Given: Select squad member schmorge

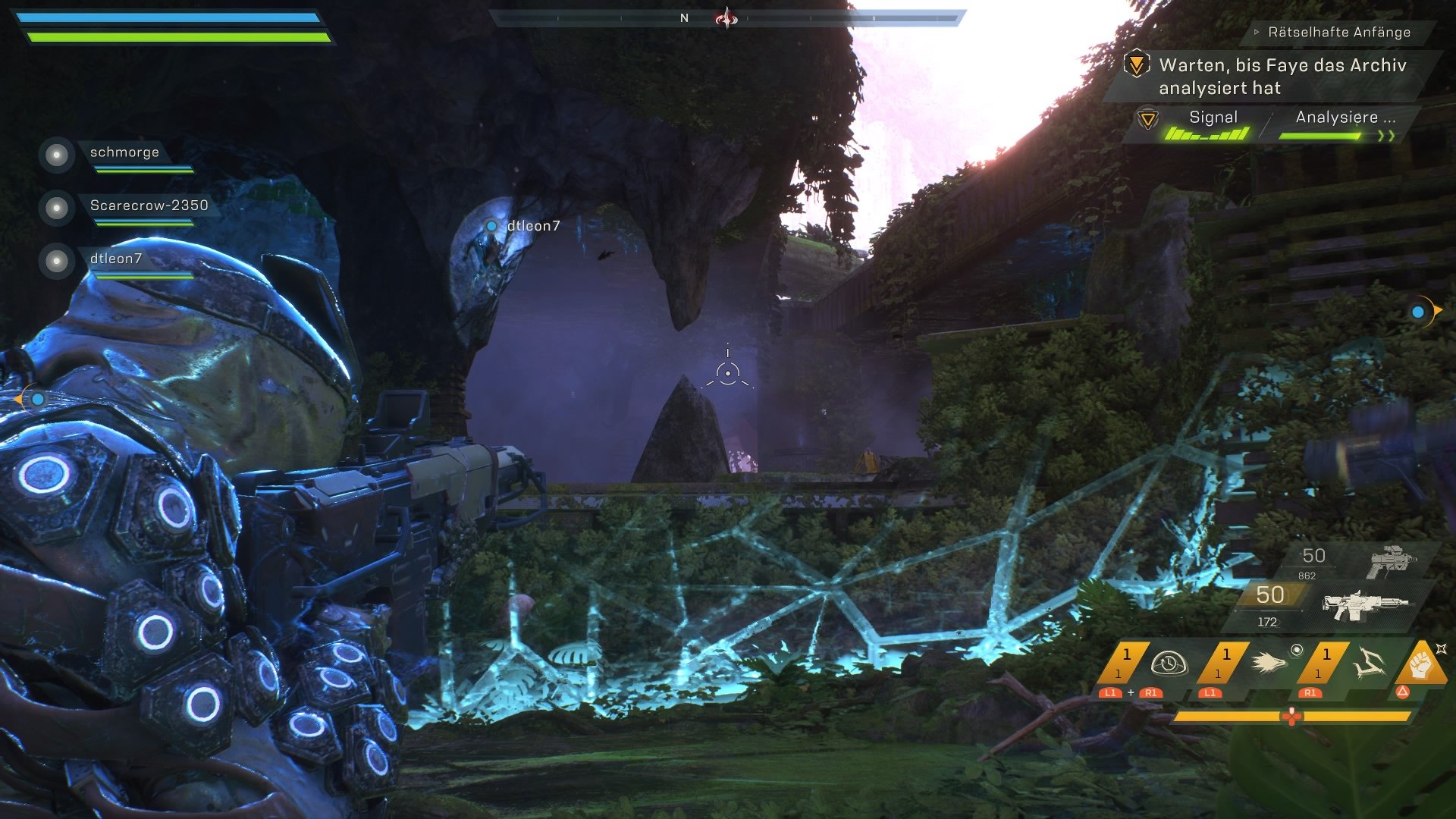Looking at the screenshot, I should click(124, 152).
